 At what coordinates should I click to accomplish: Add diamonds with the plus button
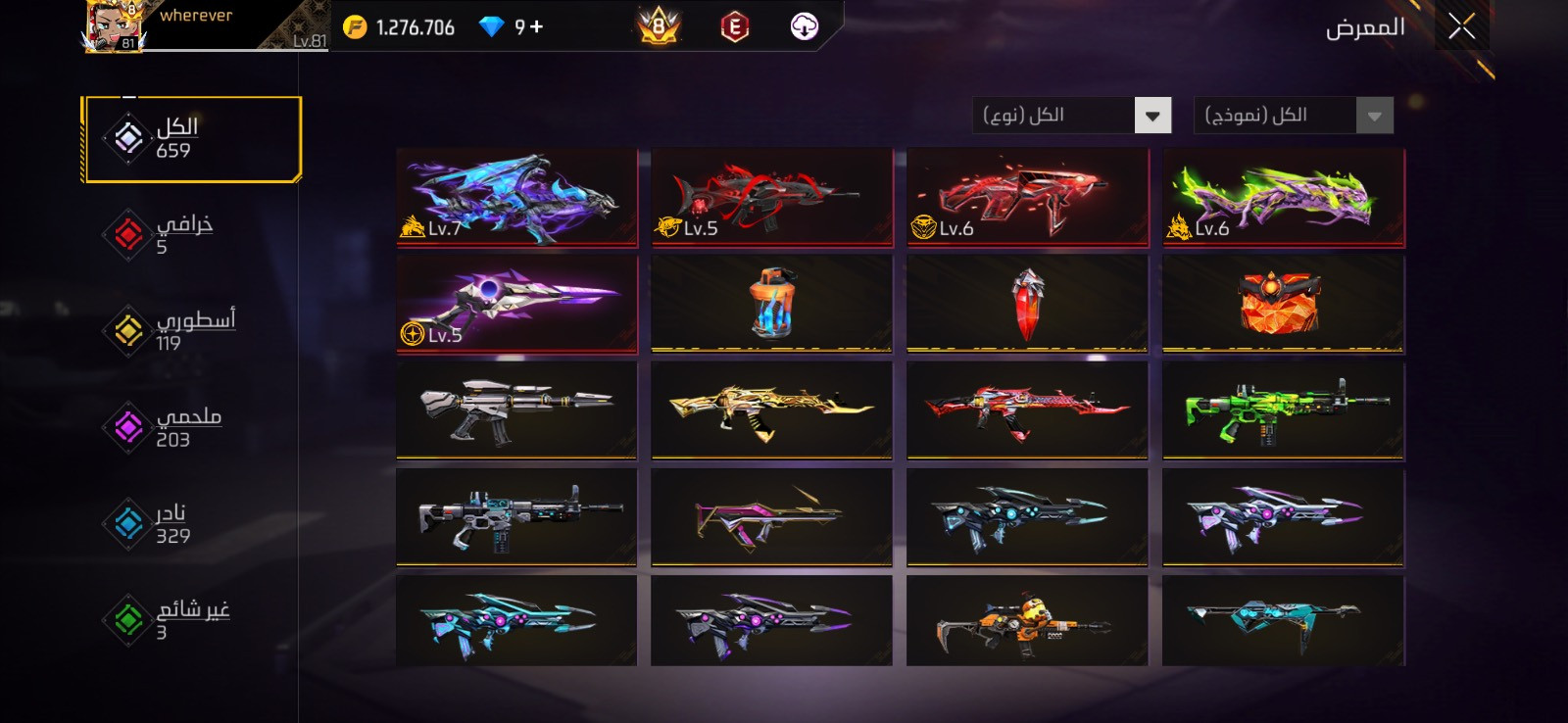(536, 27)
